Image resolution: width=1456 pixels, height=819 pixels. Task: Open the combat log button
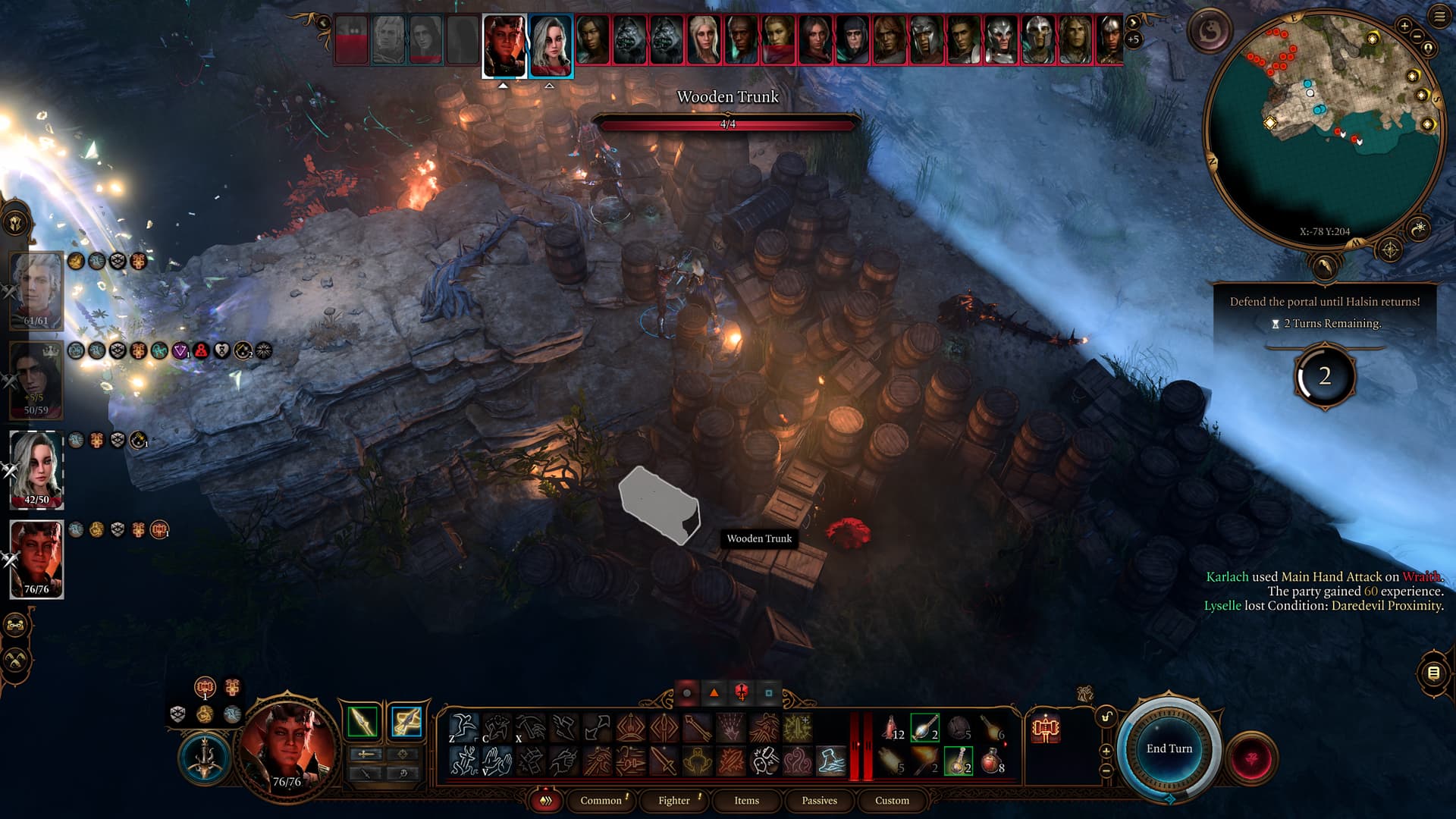(x=1433, y=673)
